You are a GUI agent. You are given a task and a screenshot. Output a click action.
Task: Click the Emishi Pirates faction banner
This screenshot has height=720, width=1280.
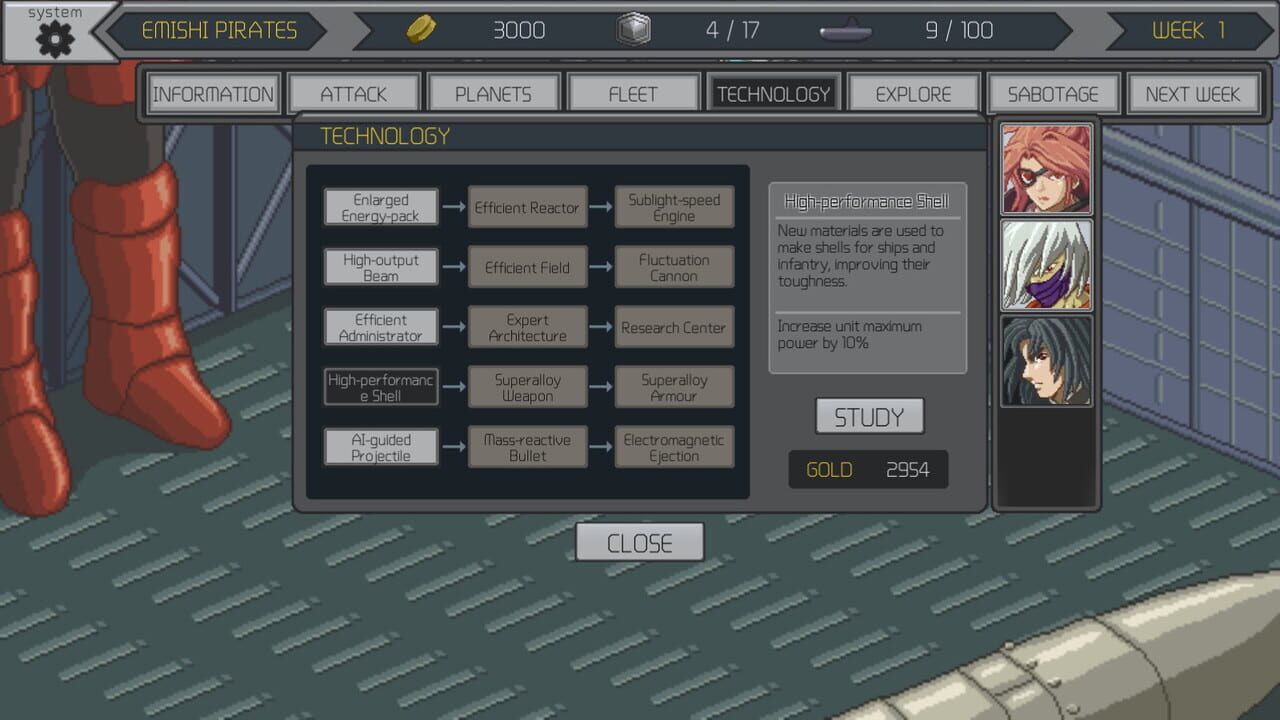click(222, 30)
